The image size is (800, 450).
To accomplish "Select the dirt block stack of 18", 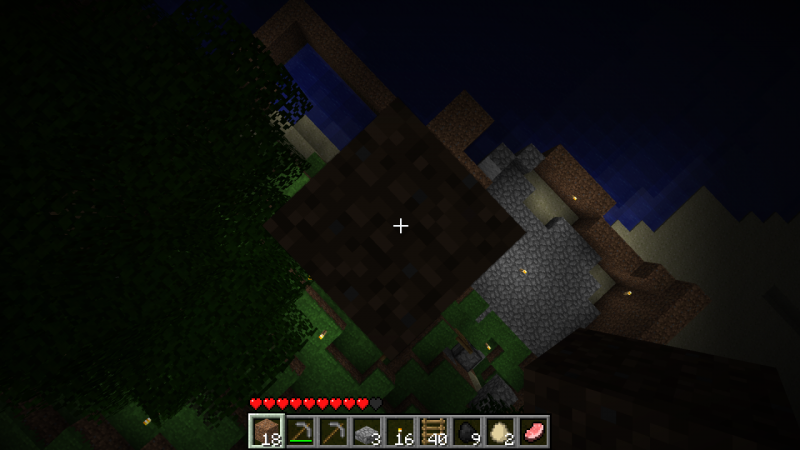I will (x=266, y=431).
